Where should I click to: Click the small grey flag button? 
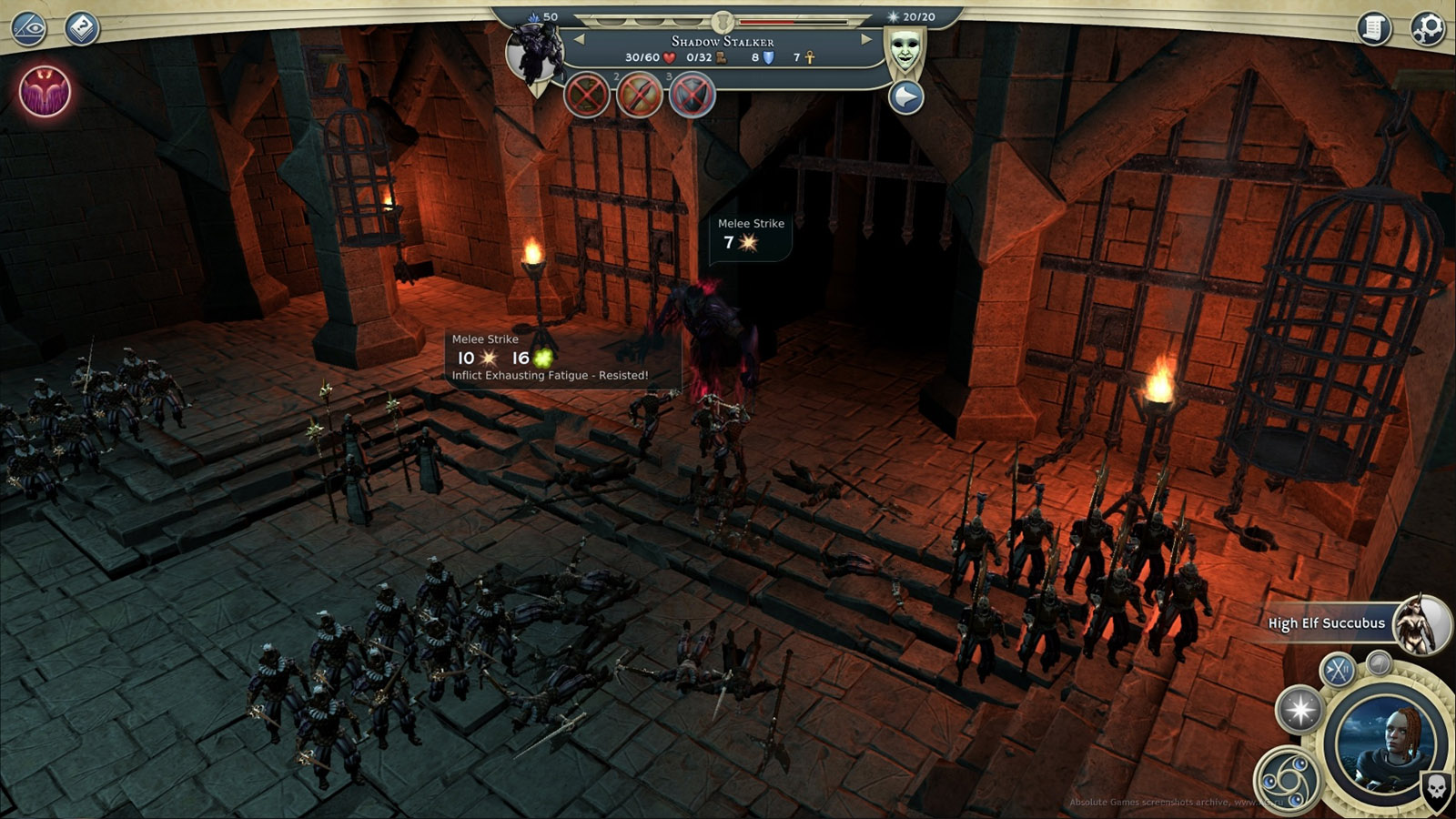coord(1379,662)
